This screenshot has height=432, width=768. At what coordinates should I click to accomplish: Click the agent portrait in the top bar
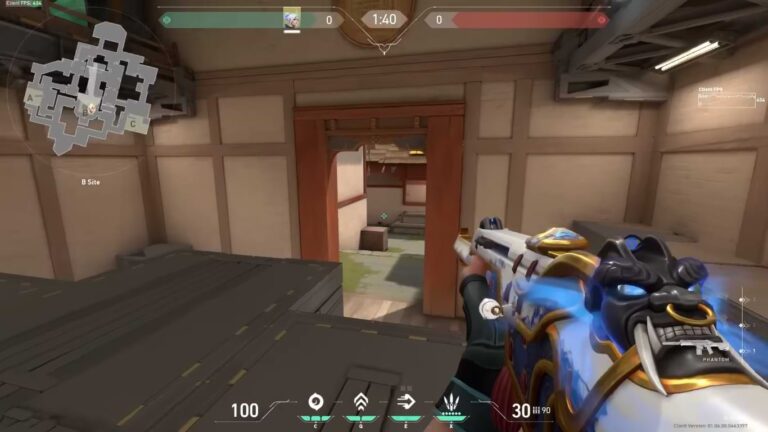(292, 19)
